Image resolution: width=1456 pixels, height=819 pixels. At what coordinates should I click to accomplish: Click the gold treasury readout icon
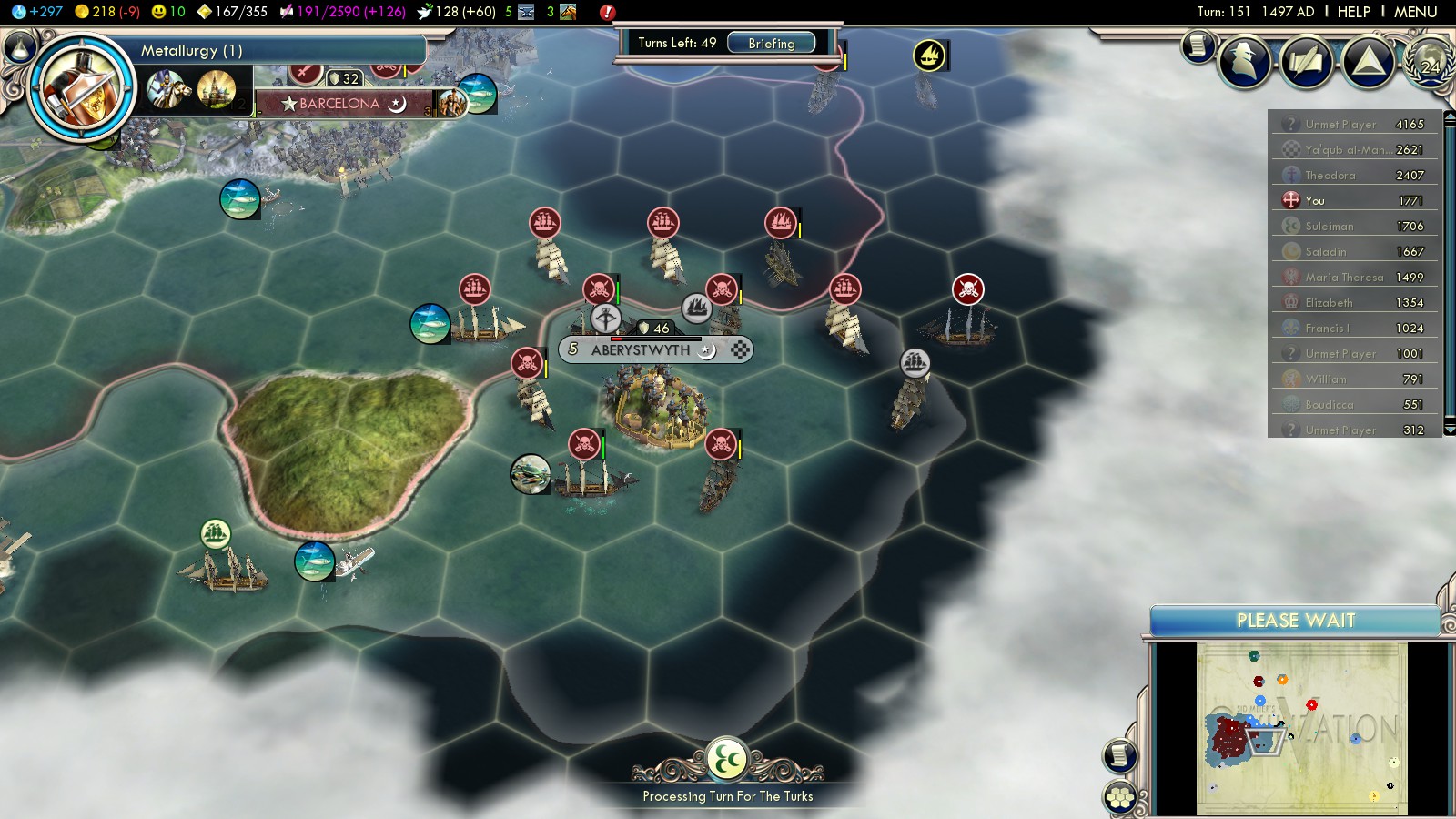click(83, 12)
